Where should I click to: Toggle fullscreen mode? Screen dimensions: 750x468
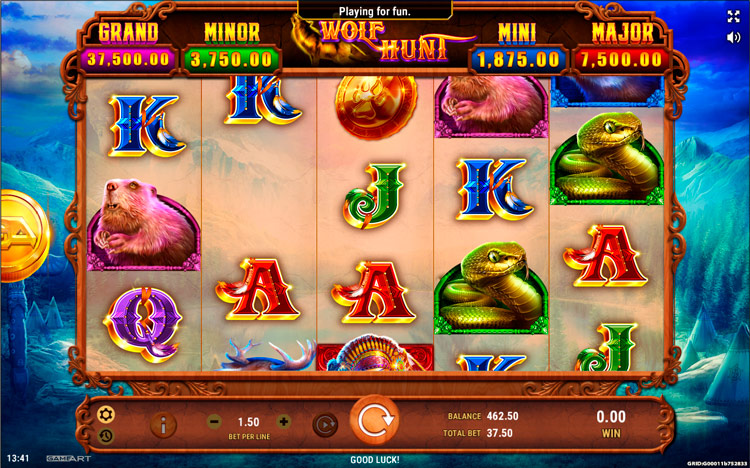click(x=734, y=16)
